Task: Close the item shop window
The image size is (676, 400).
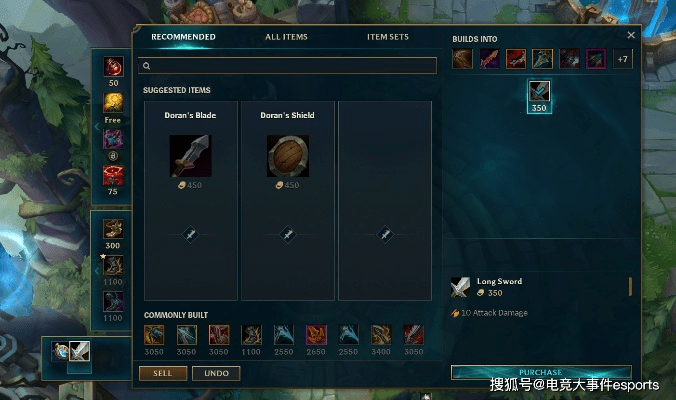Action: [631, 35]
